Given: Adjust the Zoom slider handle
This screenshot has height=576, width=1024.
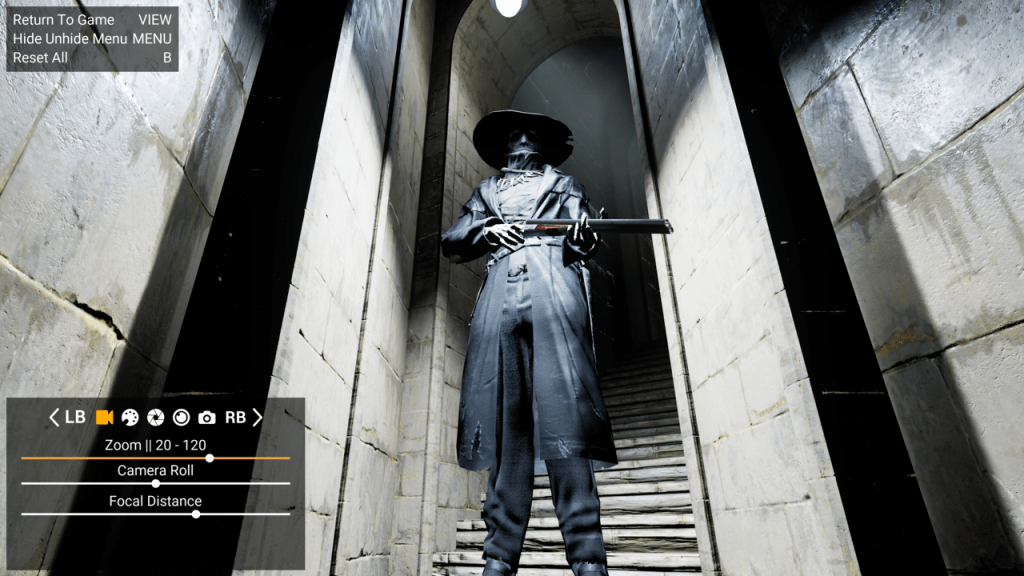Looking at the screenshot, I should [x=209, y=458].
